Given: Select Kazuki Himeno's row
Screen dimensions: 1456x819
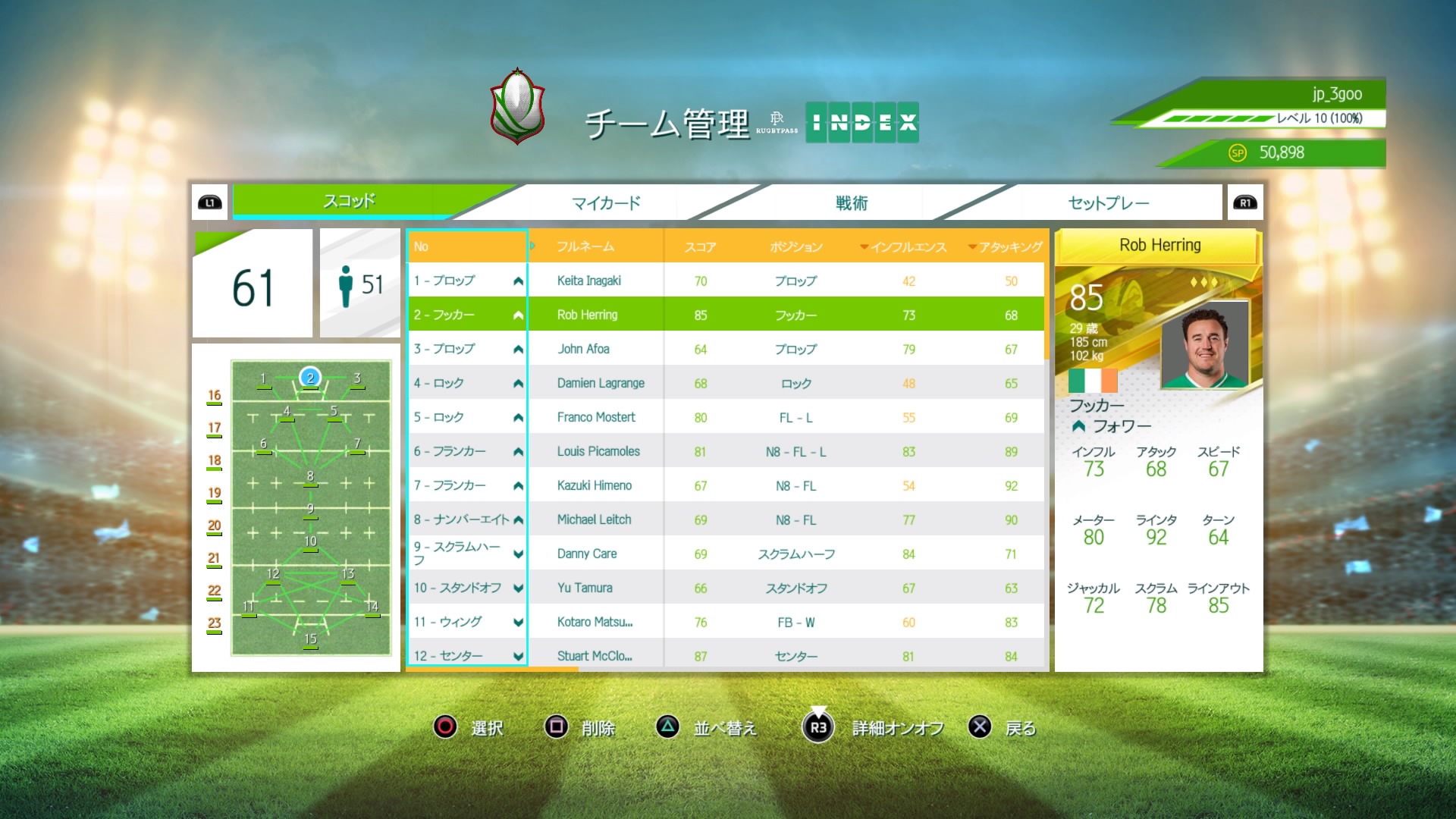Looking at the screenshot, I should click(x=595, y=485).
